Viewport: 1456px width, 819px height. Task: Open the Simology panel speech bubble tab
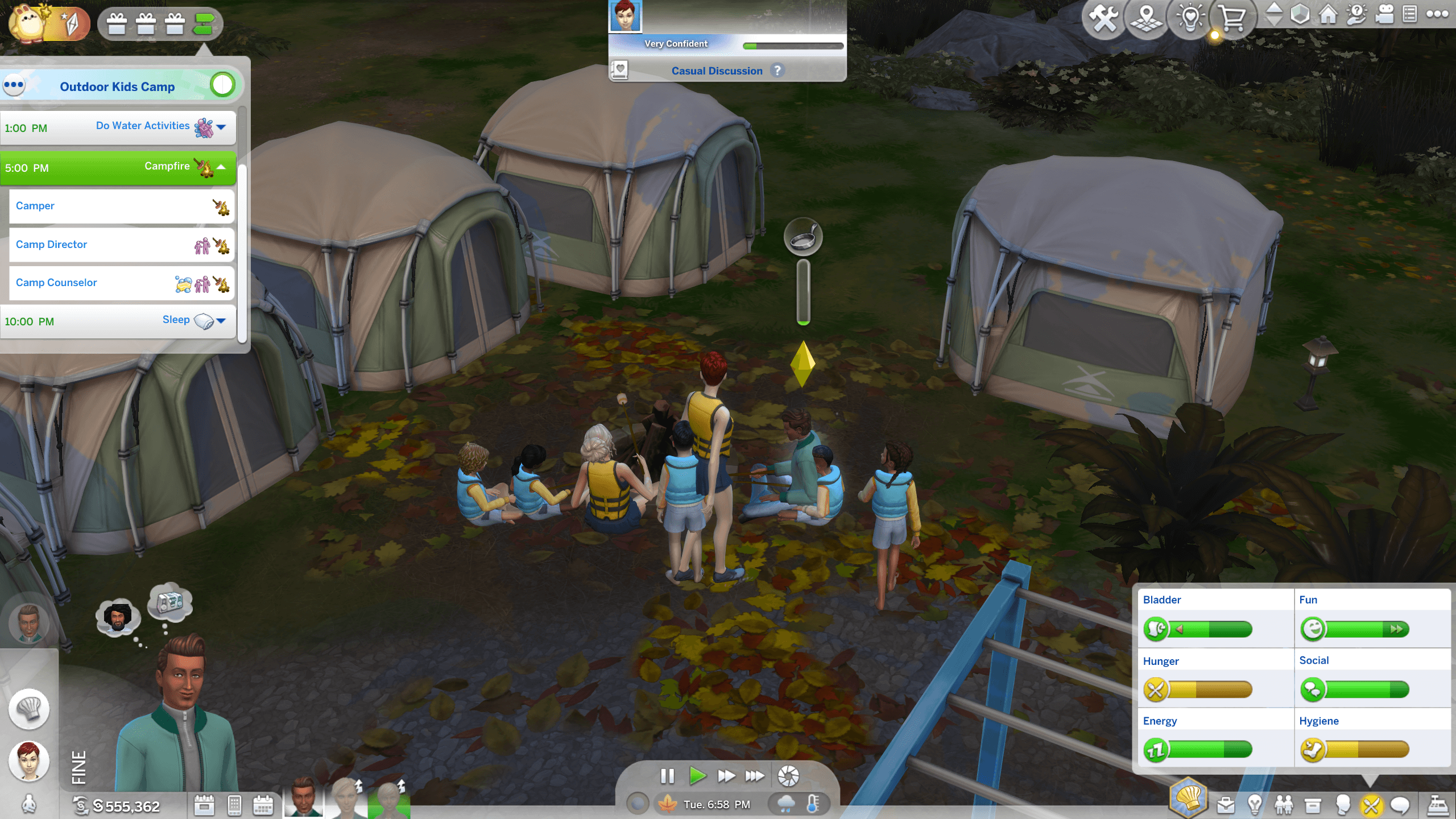[x=1400, y=805]
